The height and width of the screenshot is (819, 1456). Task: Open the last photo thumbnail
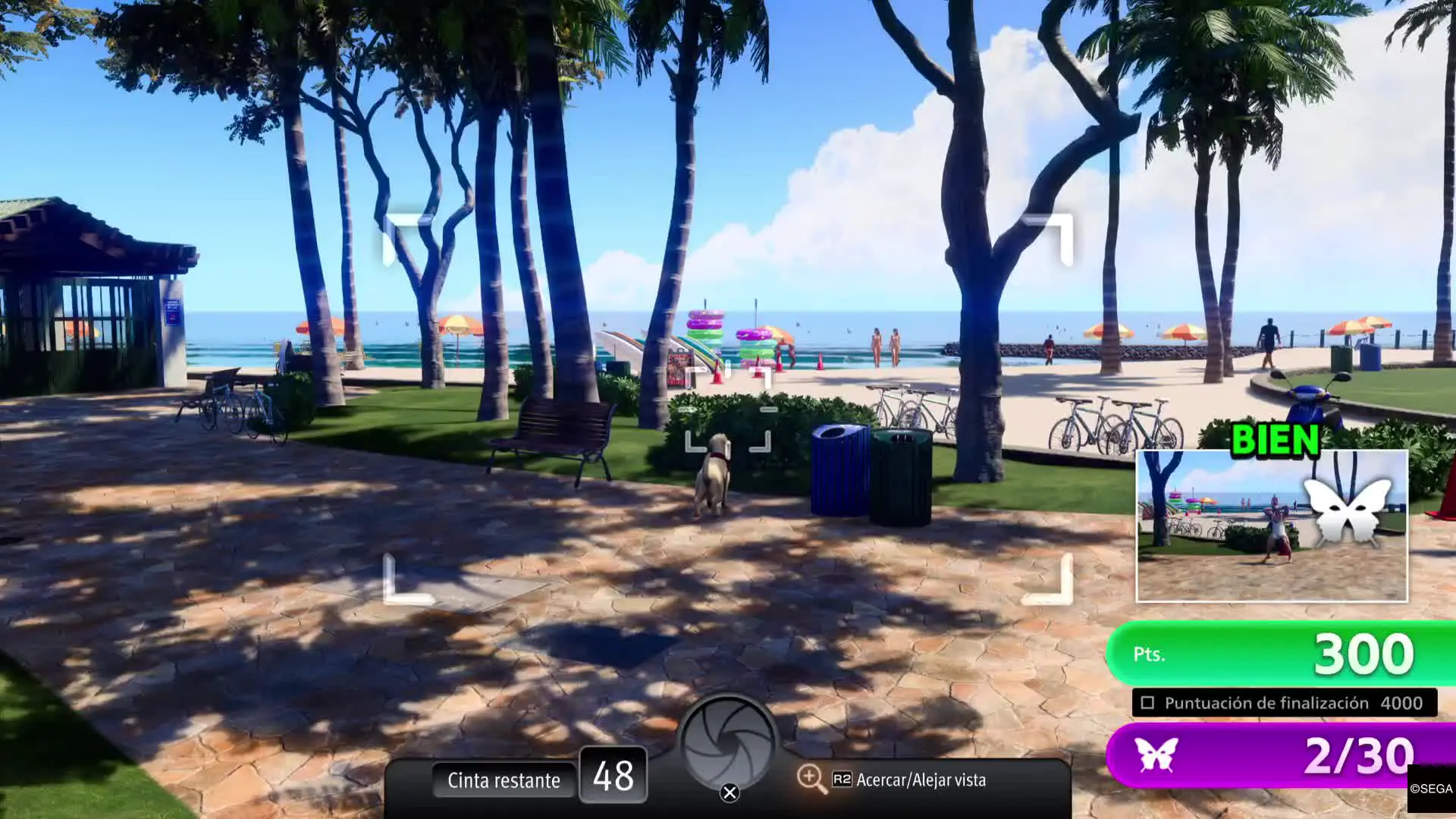(1272, 526)
